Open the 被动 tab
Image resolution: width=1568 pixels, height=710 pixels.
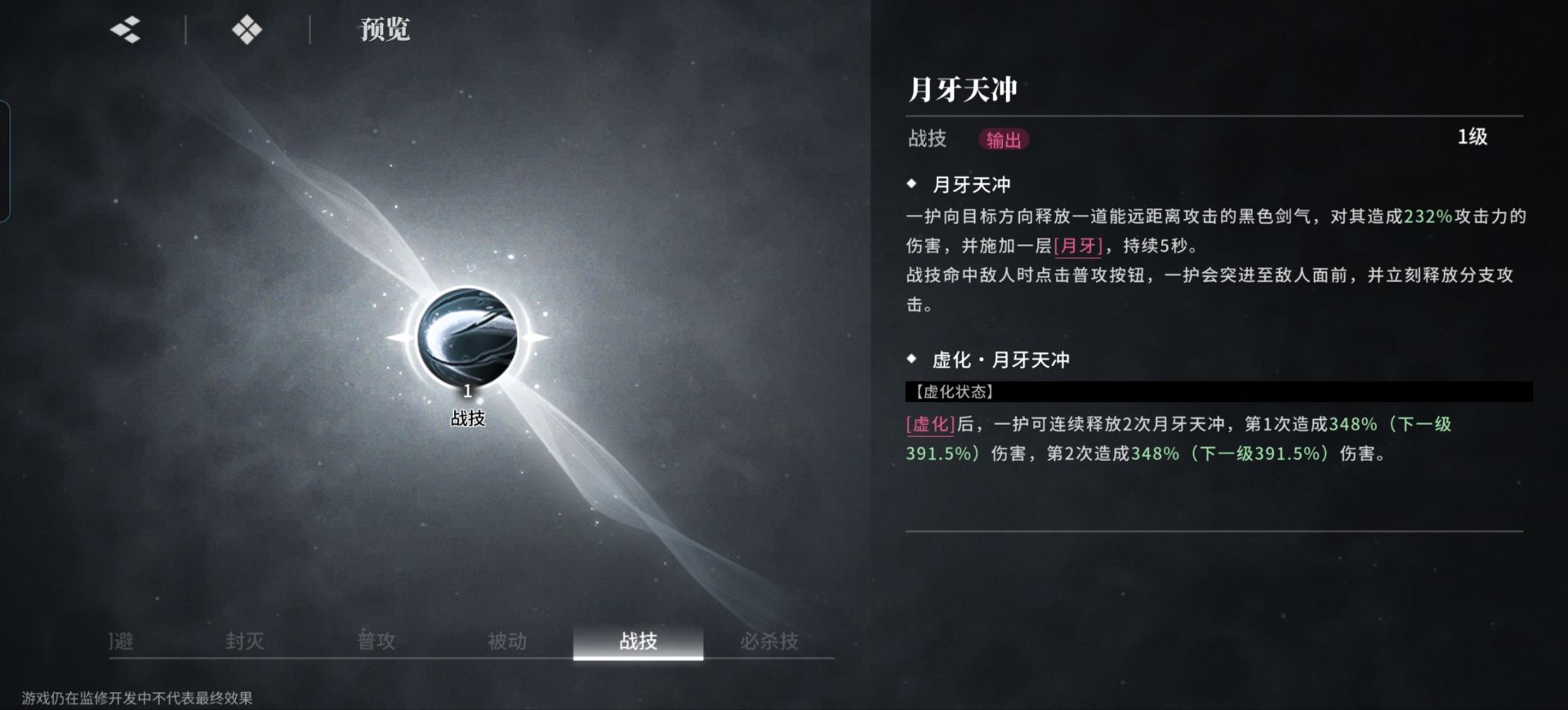pyautogui.click(x=508, y=642)
